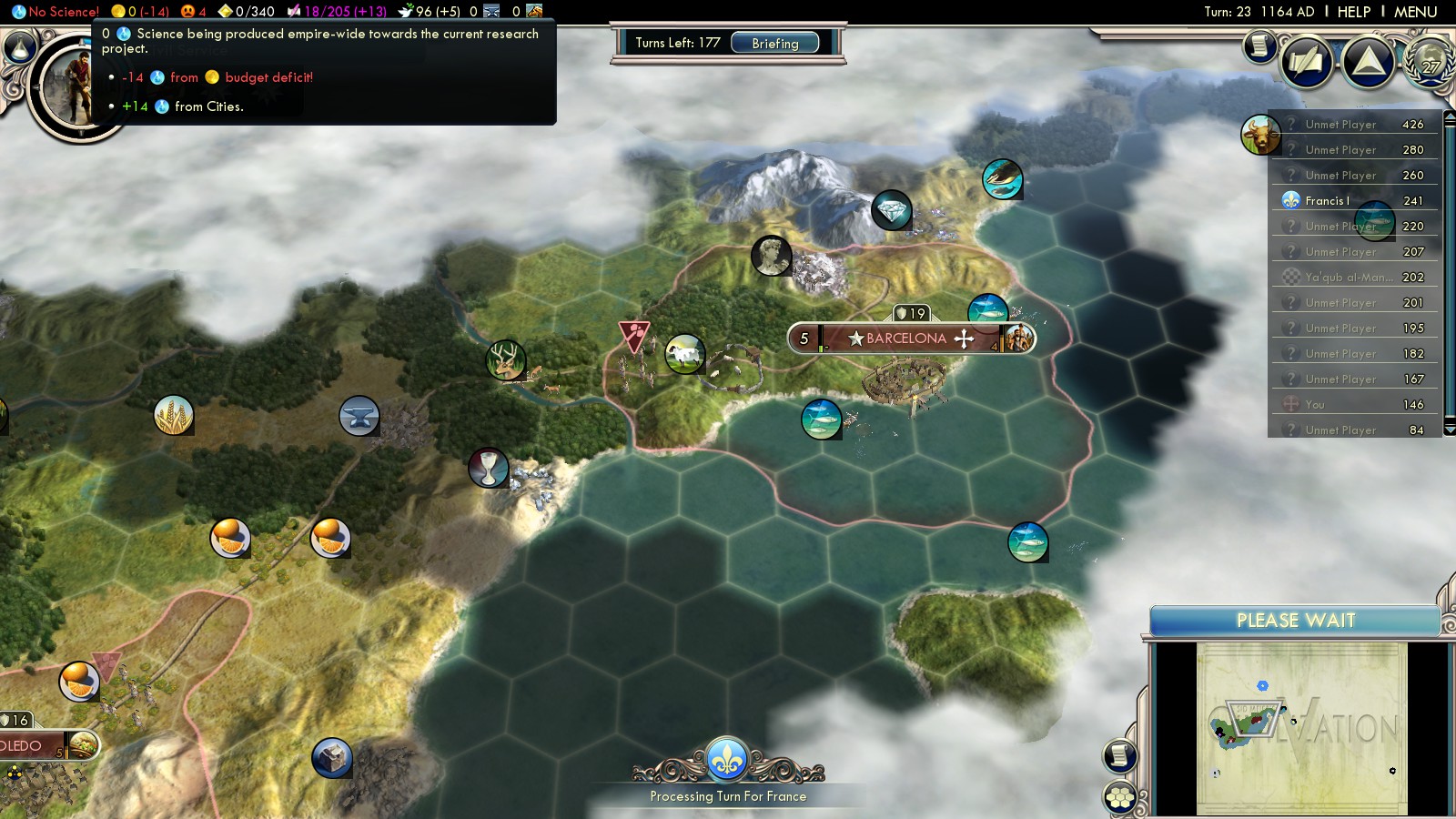Screen dimensions: 1456x819
Task: Open the HELP Civilopedia
Action: click(x=1353, y=12)
